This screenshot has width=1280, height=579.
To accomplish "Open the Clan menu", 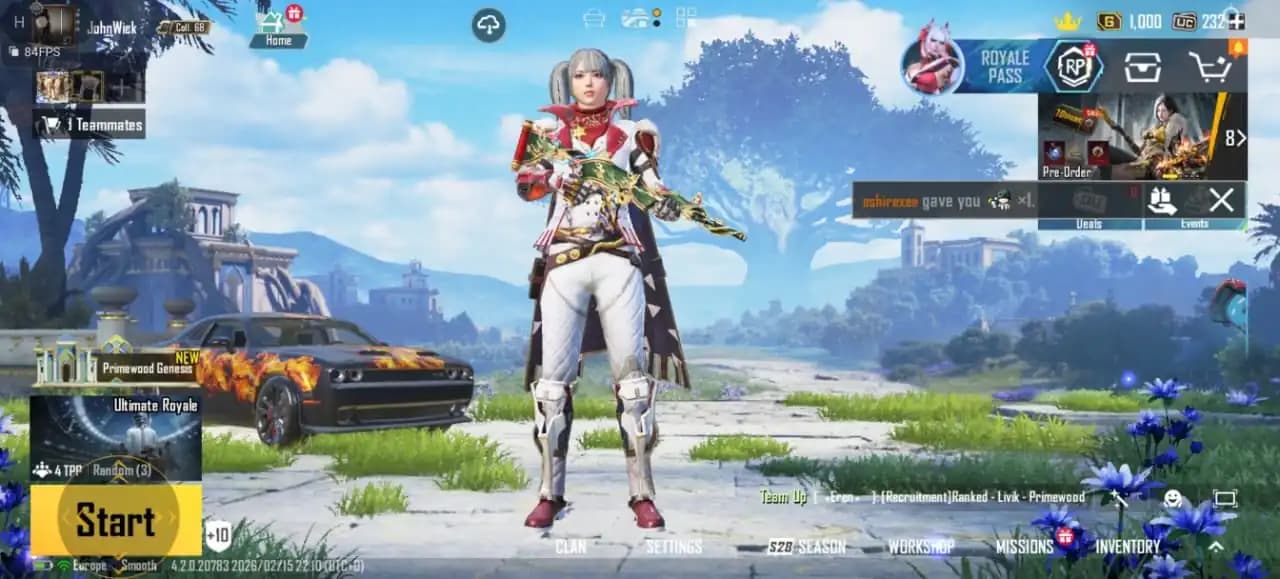I will (x=571, y=546).
